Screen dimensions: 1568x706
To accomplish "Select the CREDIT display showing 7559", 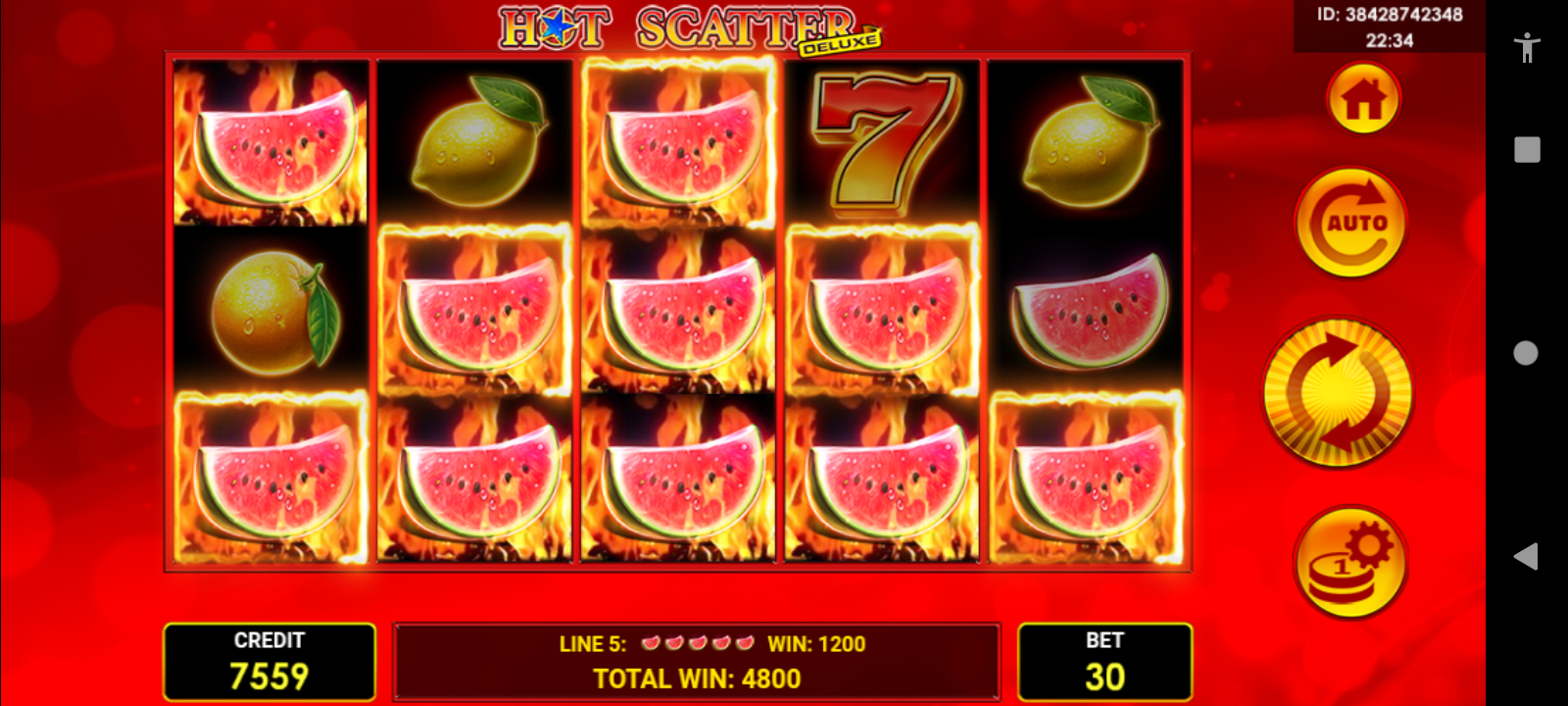I will coord(270,660).
